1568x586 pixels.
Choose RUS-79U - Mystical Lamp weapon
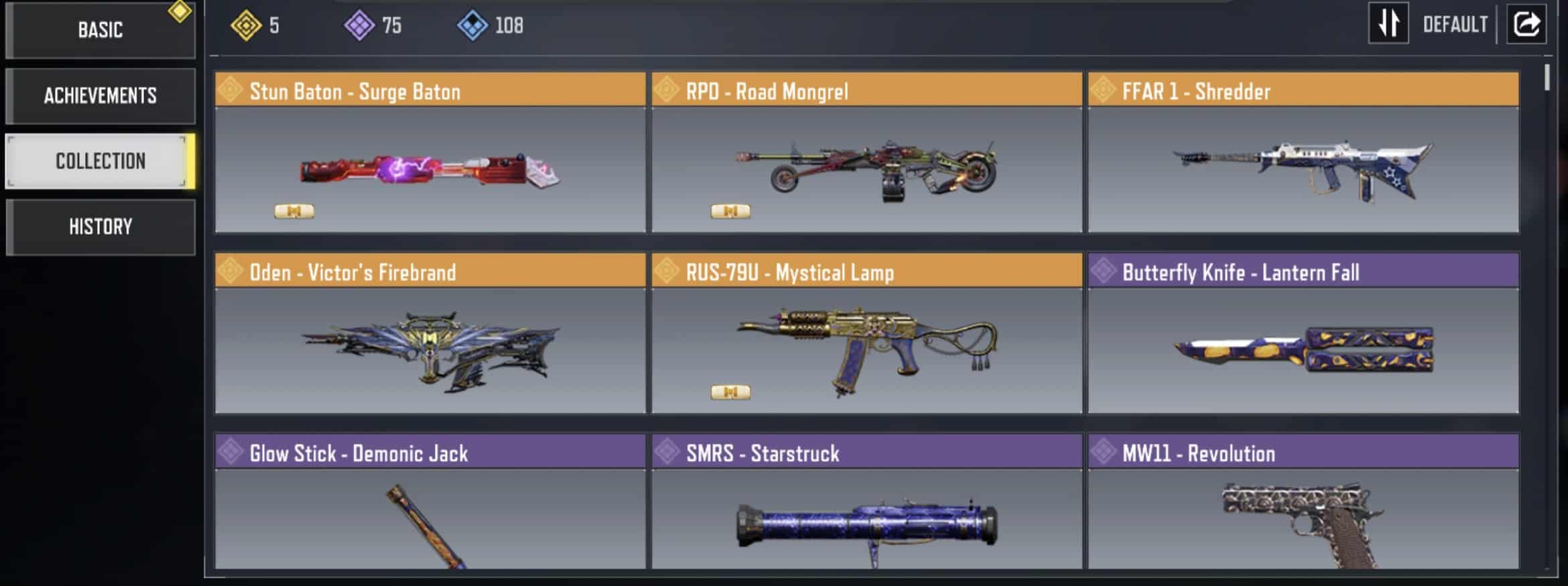point(866,334)
